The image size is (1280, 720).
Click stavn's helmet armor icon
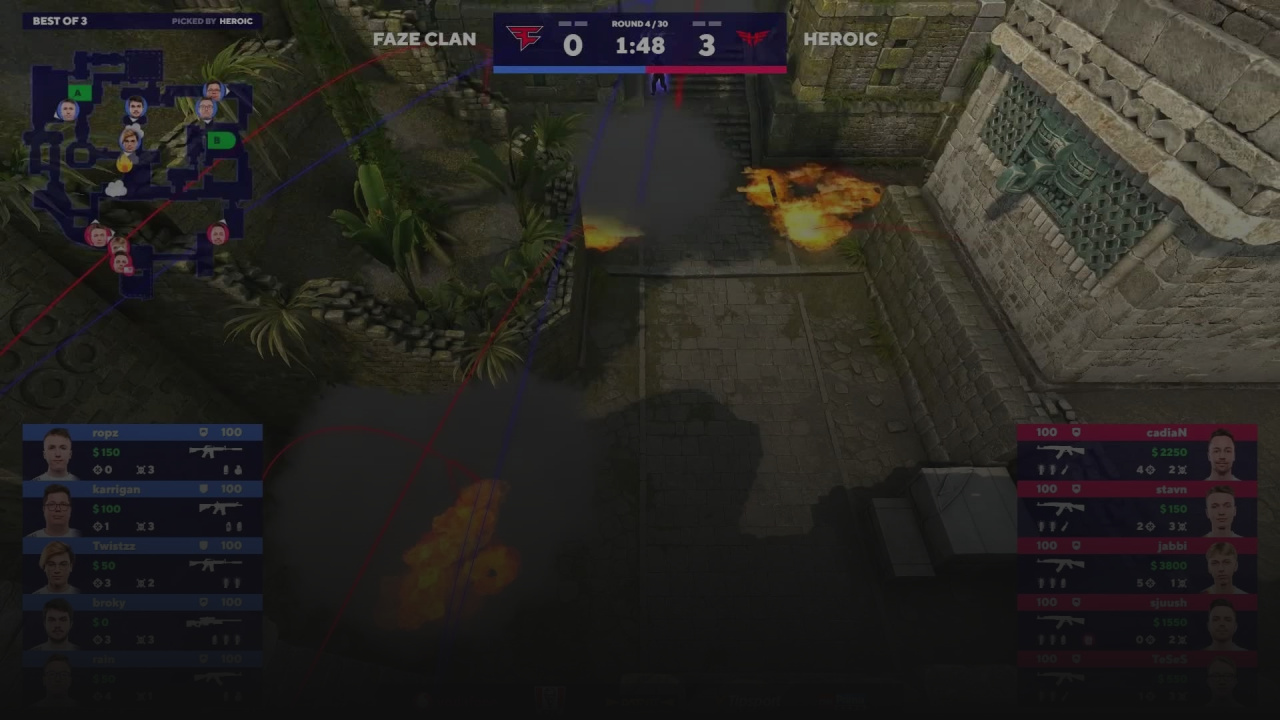(1076, 489)
